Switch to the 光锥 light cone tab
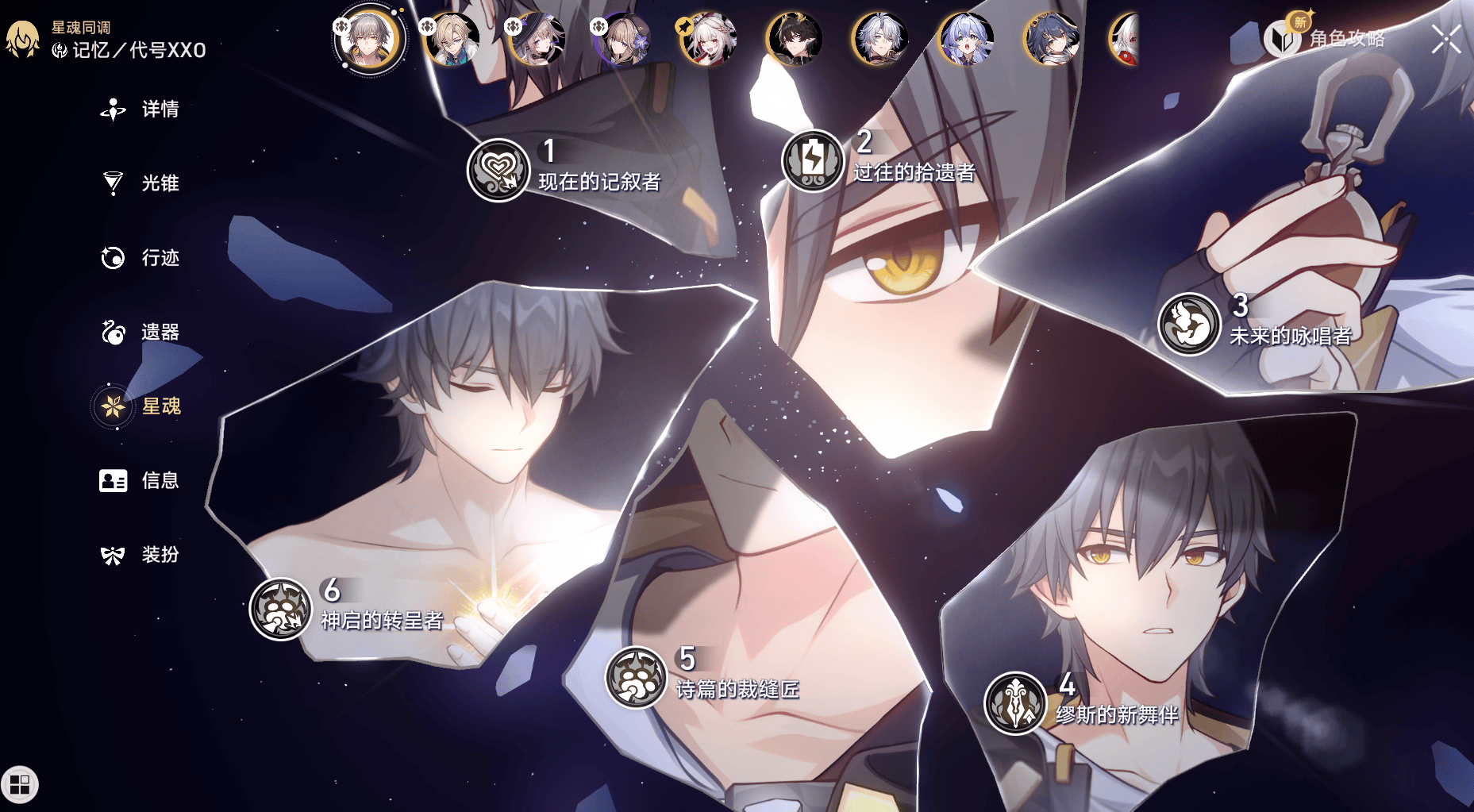 tap(141, 183)
